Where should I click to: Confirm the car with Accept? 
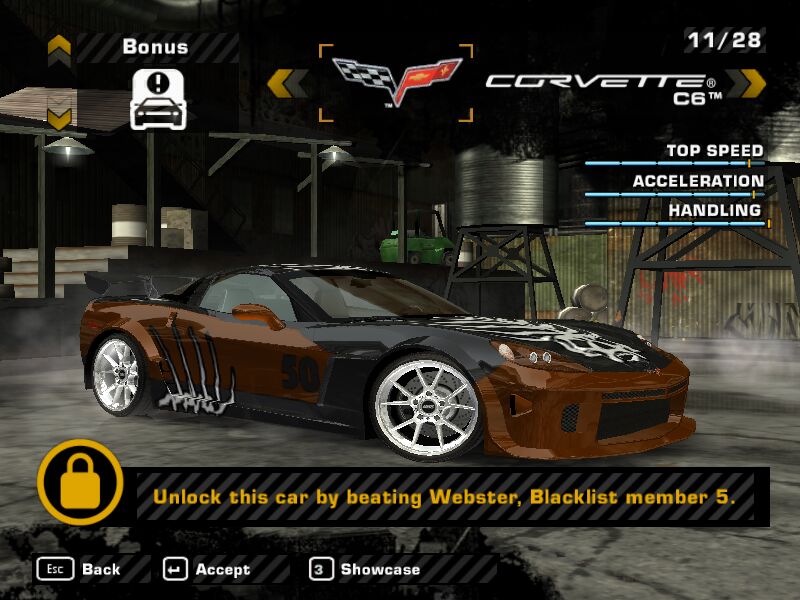click(207, 569)
